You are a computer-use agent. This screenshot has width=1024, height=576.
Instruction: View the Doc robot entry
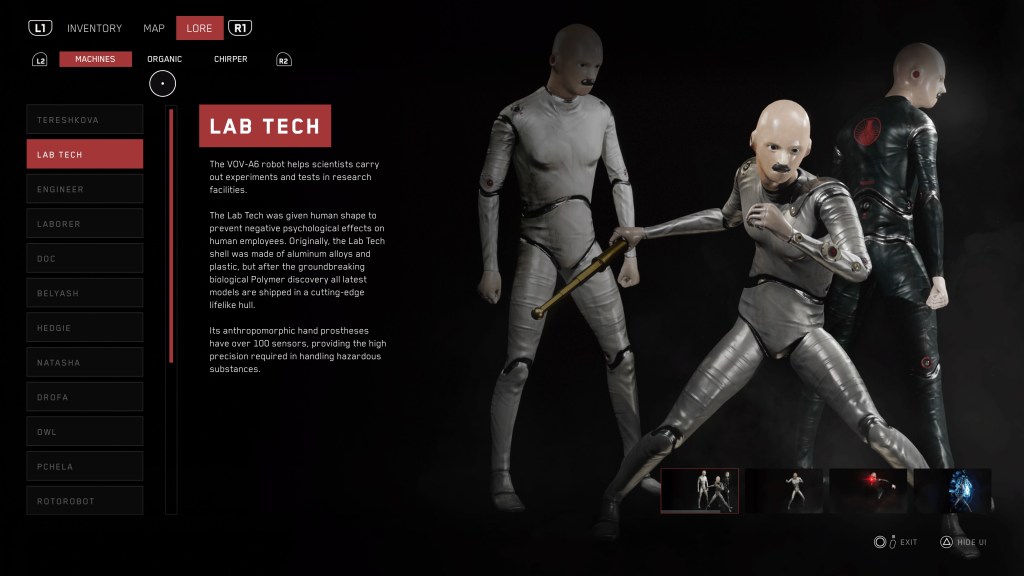(x=85, y=258)
